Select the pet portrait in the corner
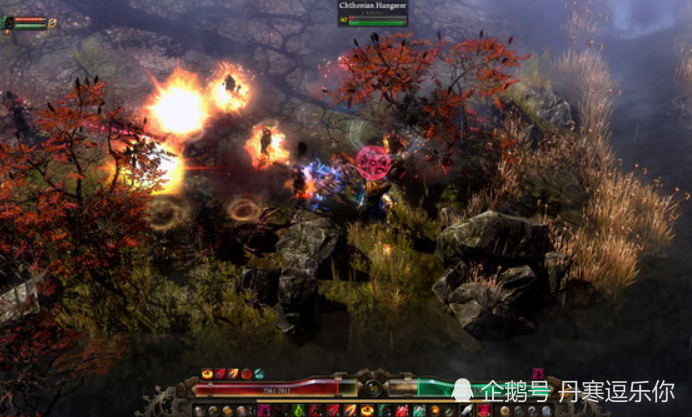This screenshot has height=417, width=692. point(8,22)
